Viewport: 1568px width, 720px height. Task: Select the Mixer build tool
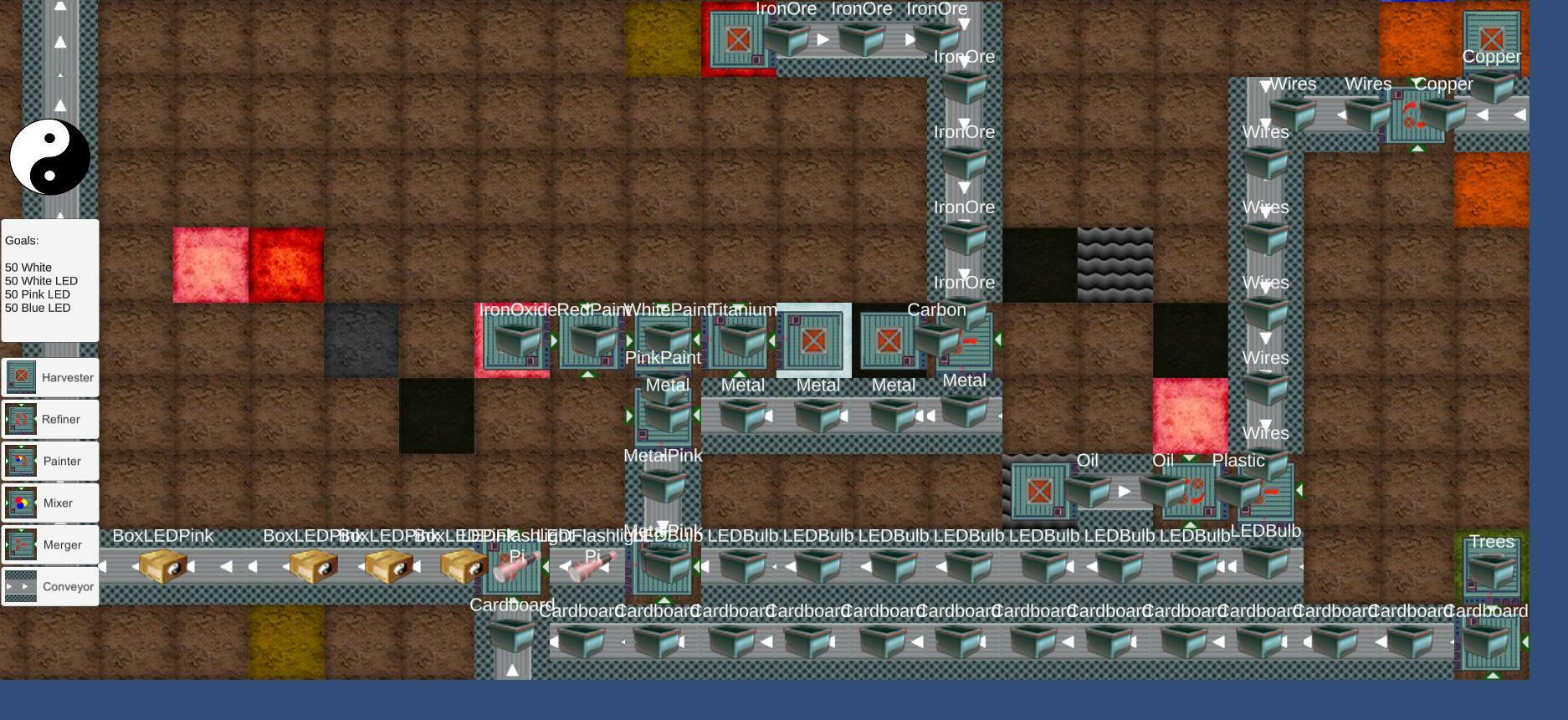(49, 503)
